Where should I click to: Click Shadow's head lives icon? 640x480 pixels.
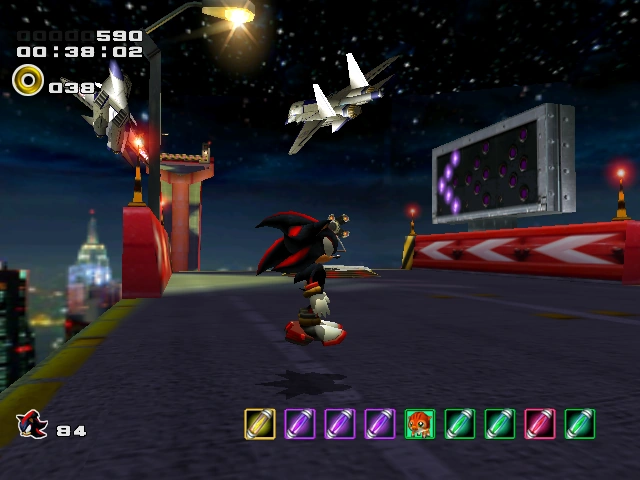31,425
